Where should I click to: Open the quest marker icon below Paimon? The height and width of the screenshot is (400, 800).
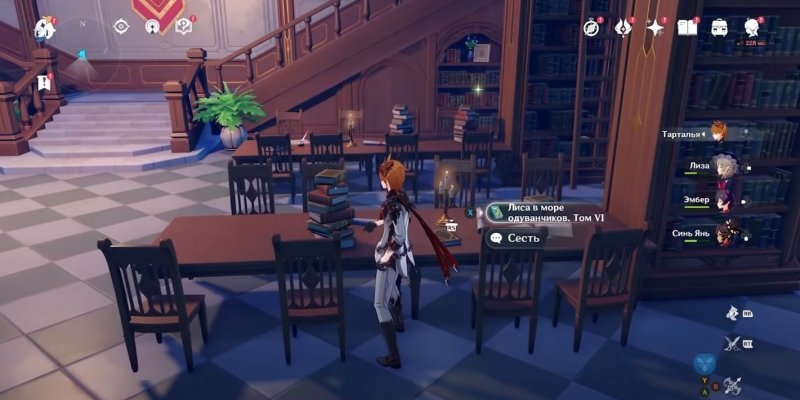[44, 81]
